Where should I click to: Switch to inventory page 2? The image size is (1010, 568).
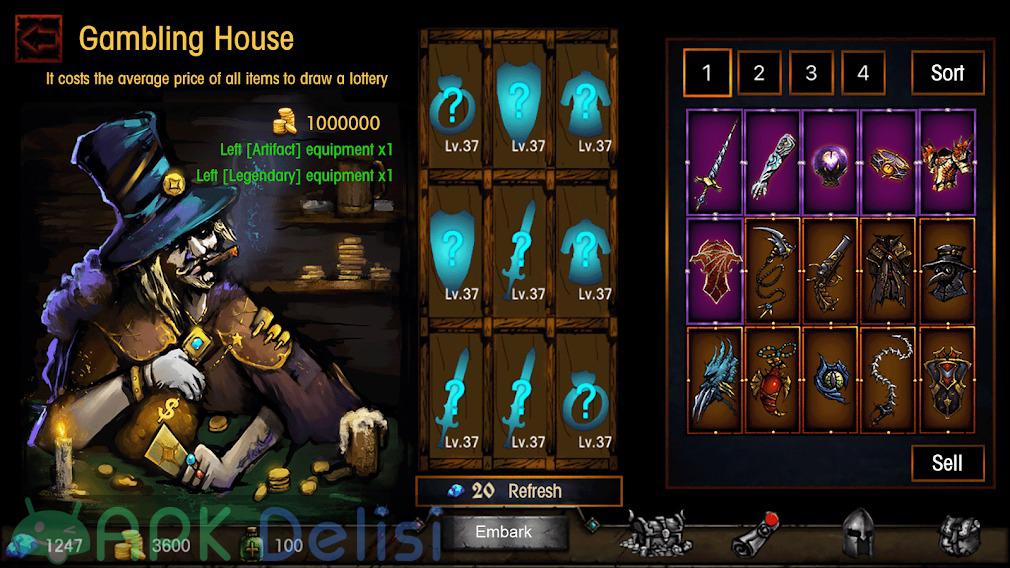pos(759,73)
